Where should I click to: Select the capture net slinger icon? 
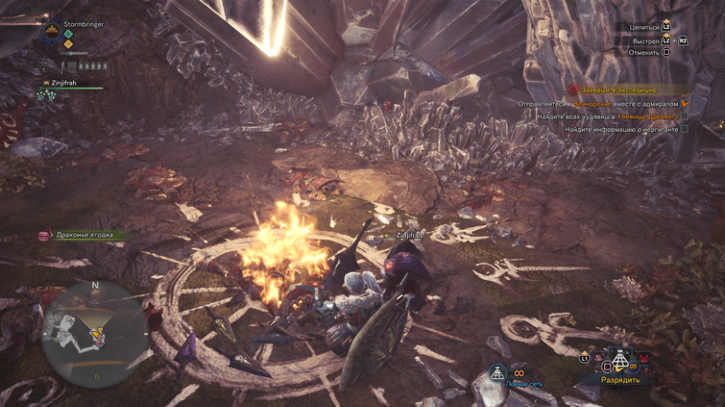(498, 374)
